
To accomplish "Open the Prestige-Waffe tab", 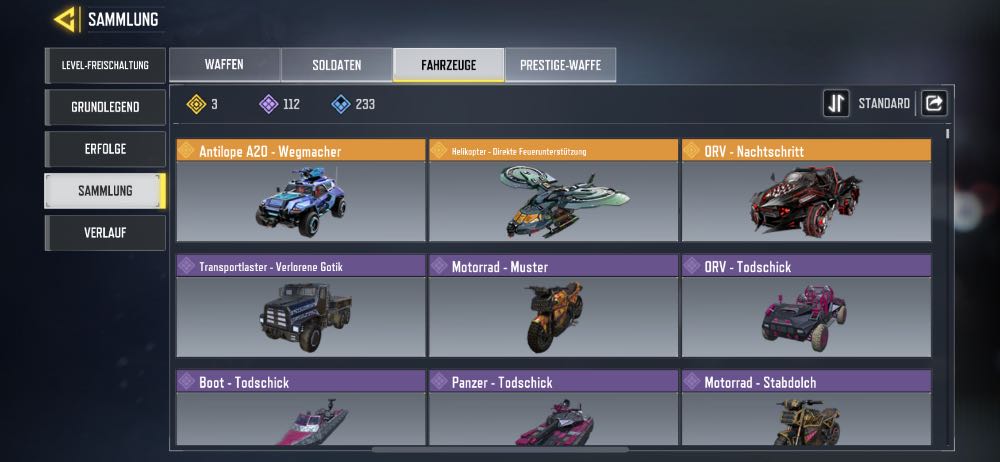I will coord(560,65).
